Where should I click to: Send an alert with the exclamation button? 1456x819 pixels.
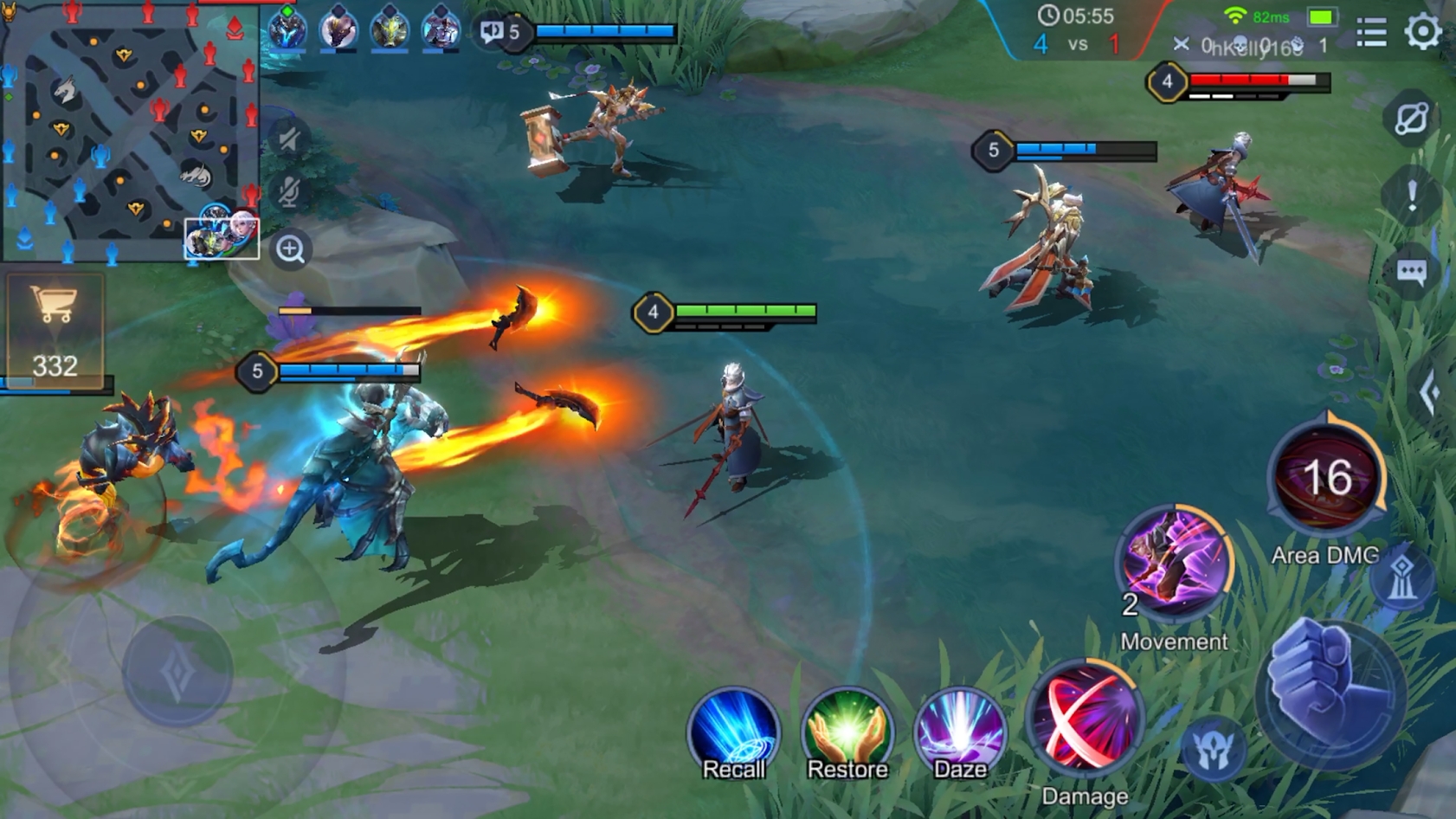click(x=1411, y=197)
